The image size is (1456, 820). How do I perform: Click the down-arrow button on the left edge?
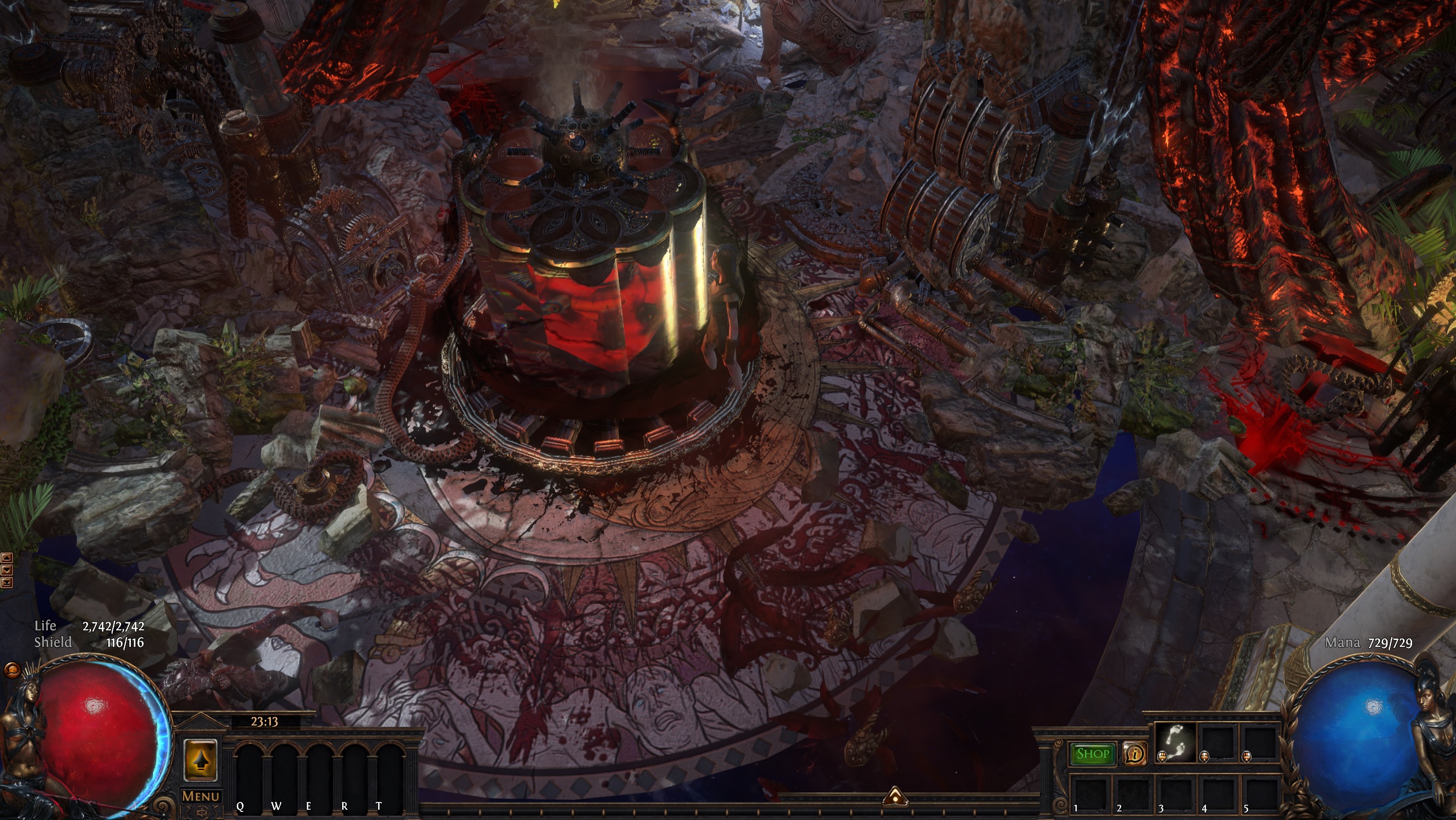pyautogui.click(x=6, y=569)
